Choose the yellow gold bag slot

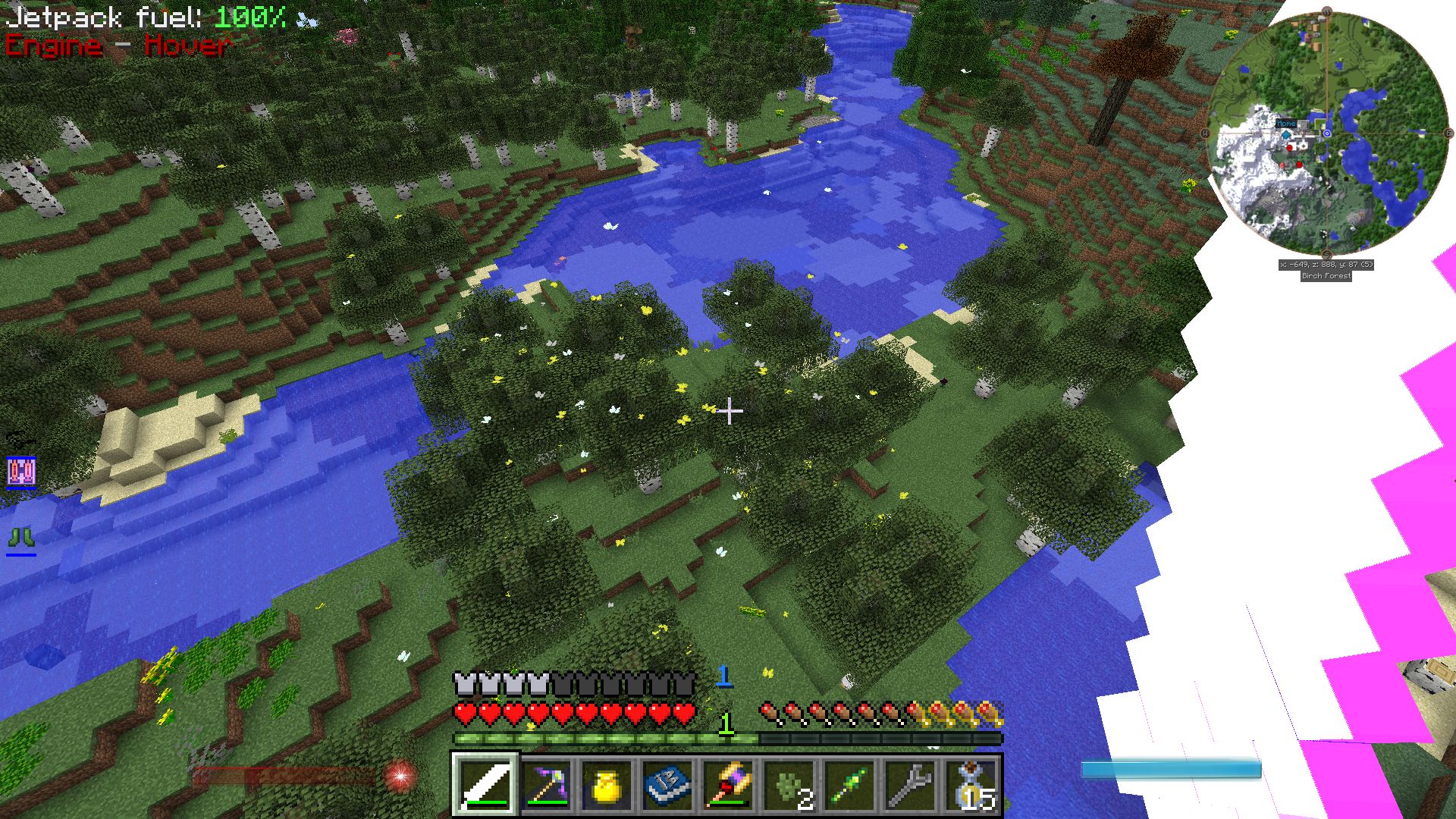[607, 785]
